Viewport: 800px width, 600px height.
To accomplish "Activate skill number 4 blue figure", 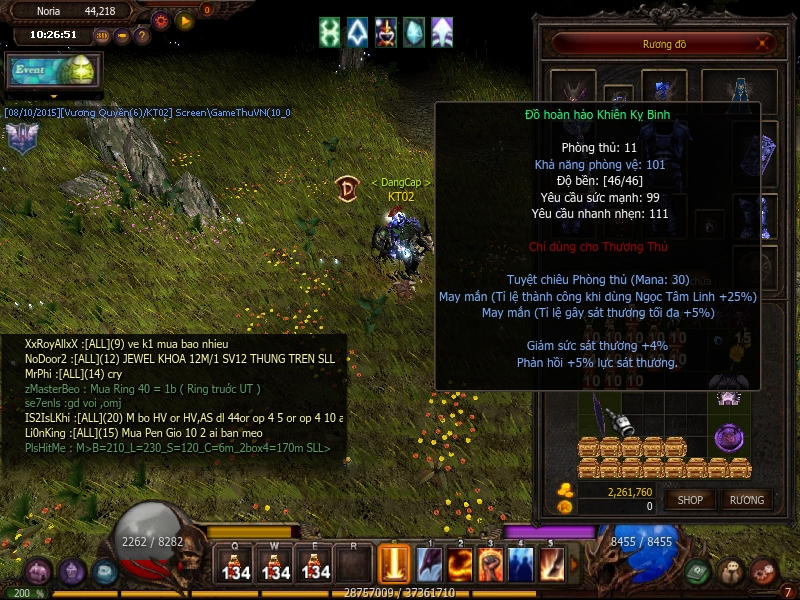I will coord(521,565).
